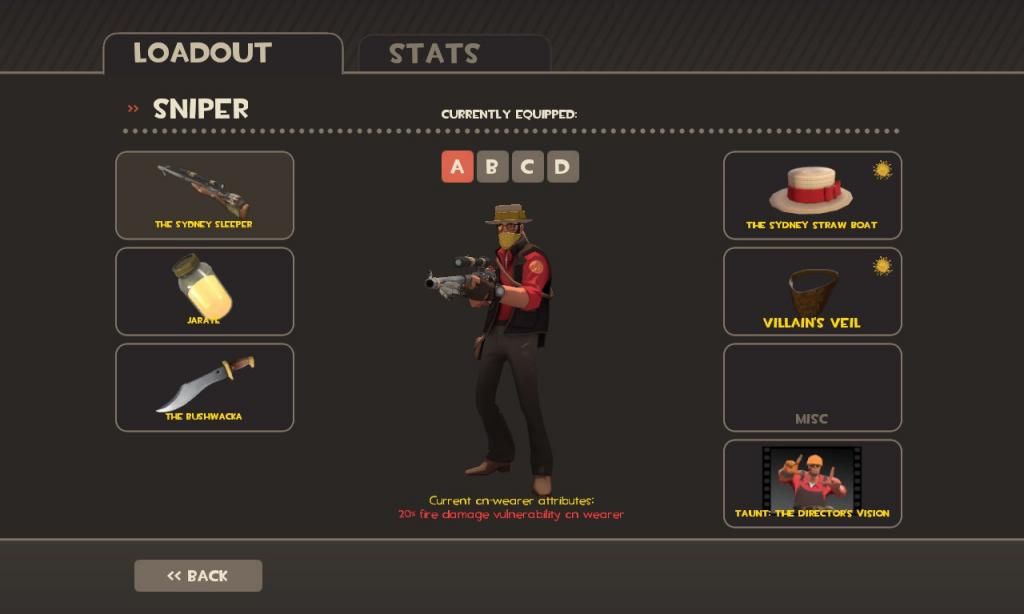
Task: Choose loadout preset D
Action: click(x=562, y=167)
